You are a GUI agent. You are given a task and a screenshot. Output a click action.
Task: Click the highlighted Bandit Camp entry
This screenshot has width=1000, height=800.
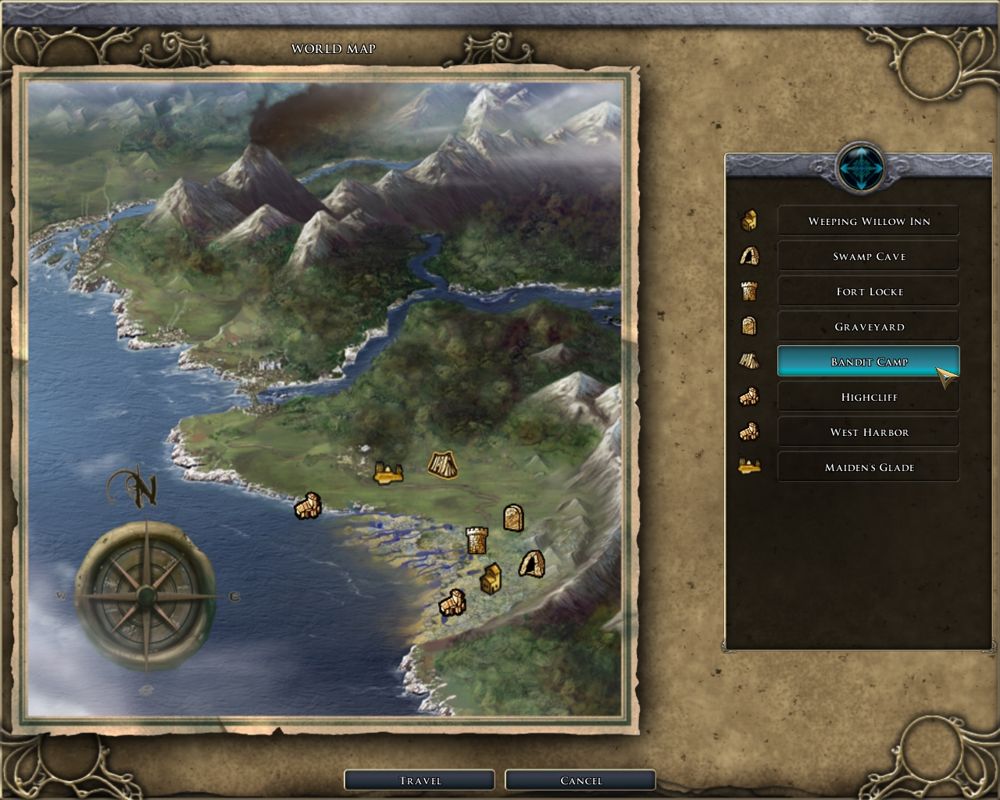(x=868, y=361)
